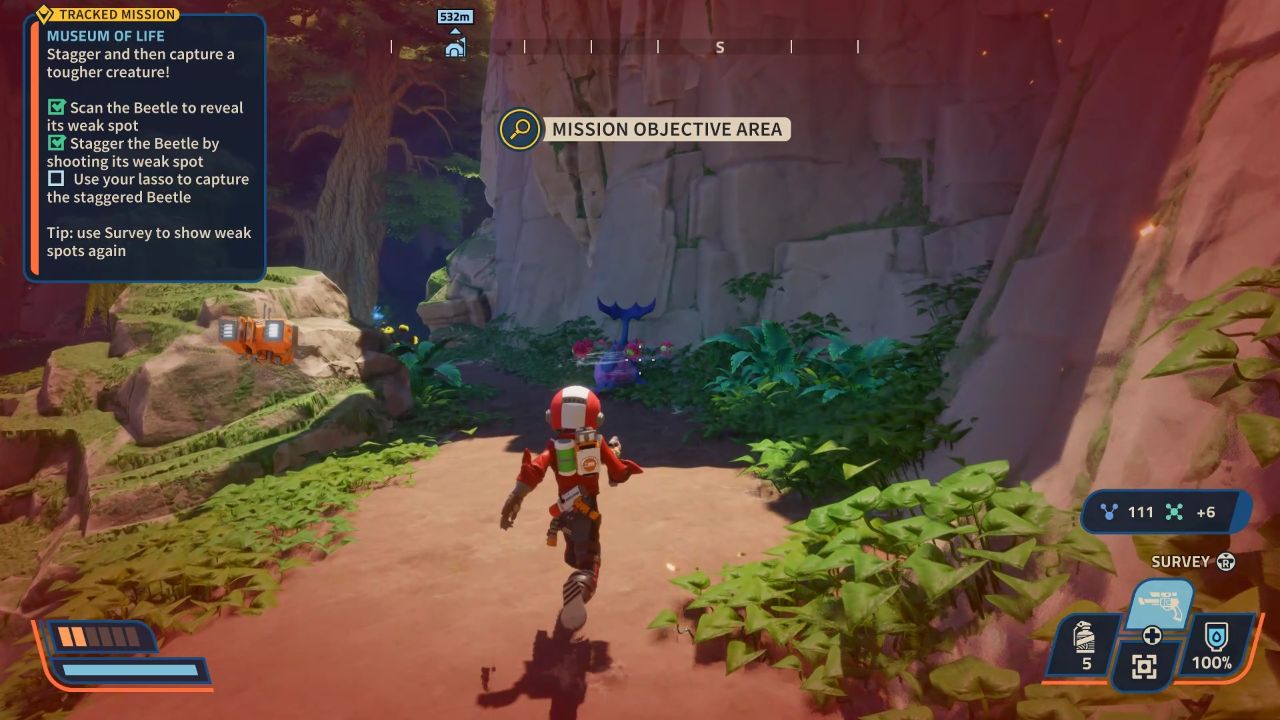
Task: Click the blue molecule resource icon beside 111
Action: pos(1110,511)
